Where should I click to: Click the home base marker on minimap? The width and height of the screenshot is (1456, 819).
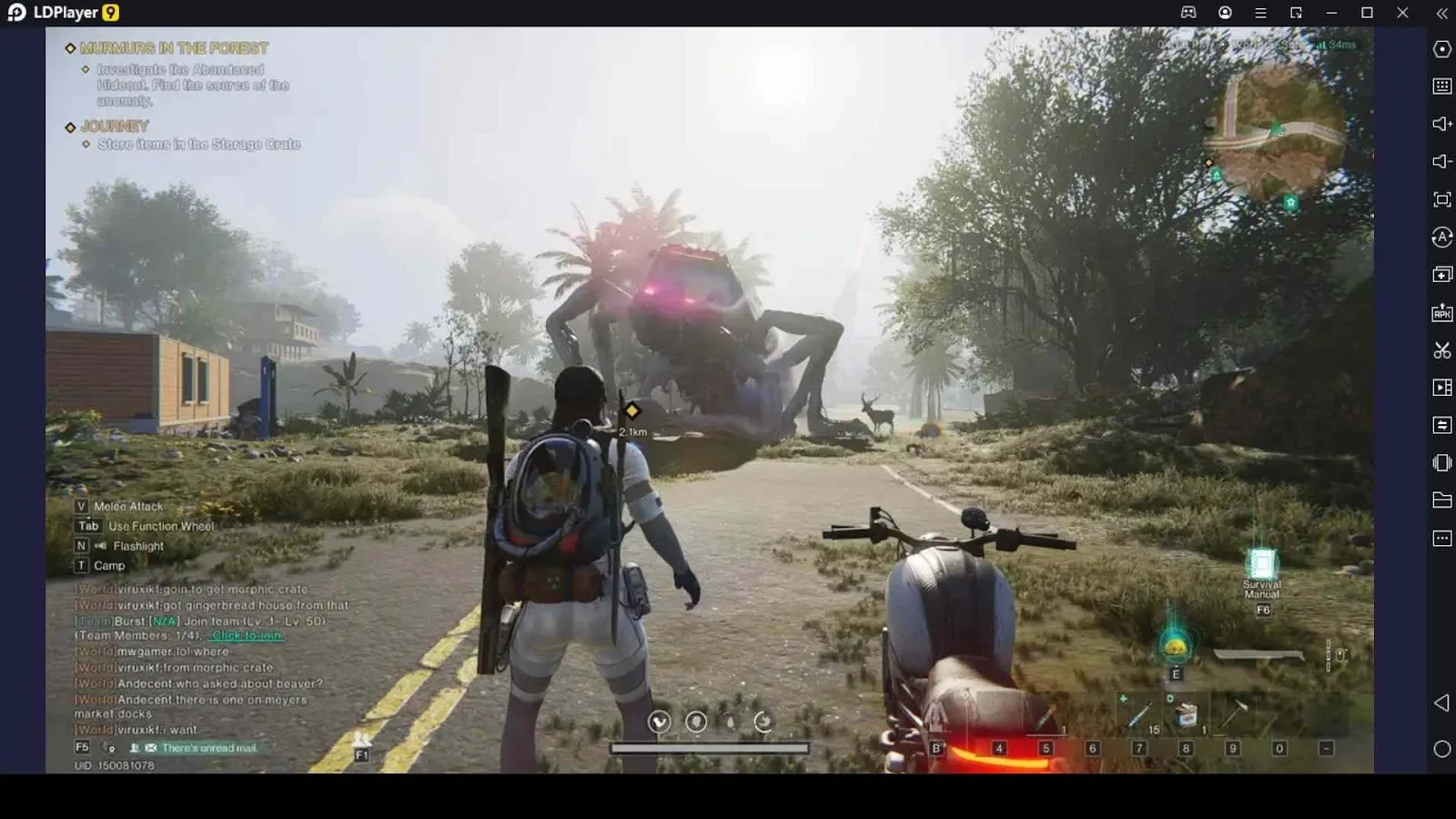click(x=1290, y=203)
